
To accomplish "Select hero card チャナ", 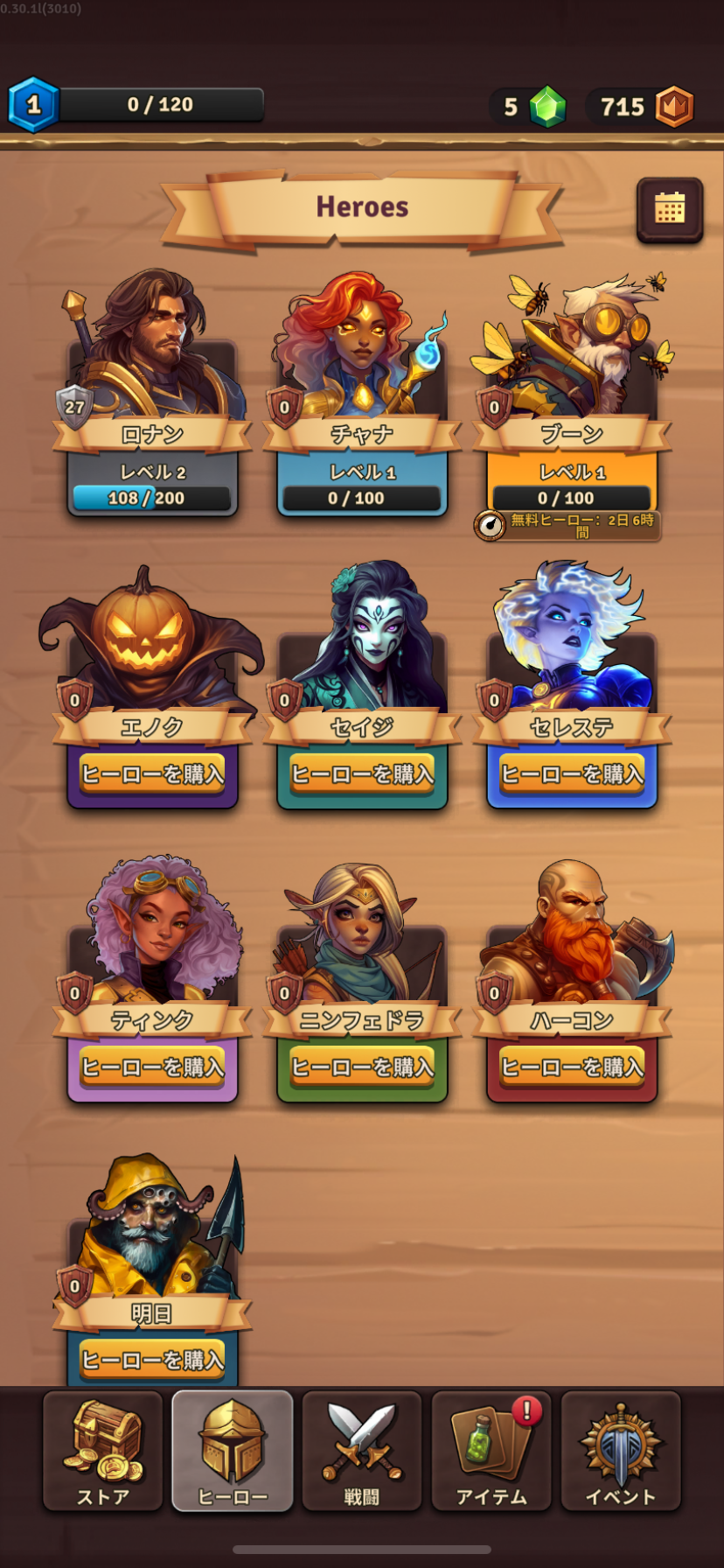I will pyautogui.click(x=362, y=394).
